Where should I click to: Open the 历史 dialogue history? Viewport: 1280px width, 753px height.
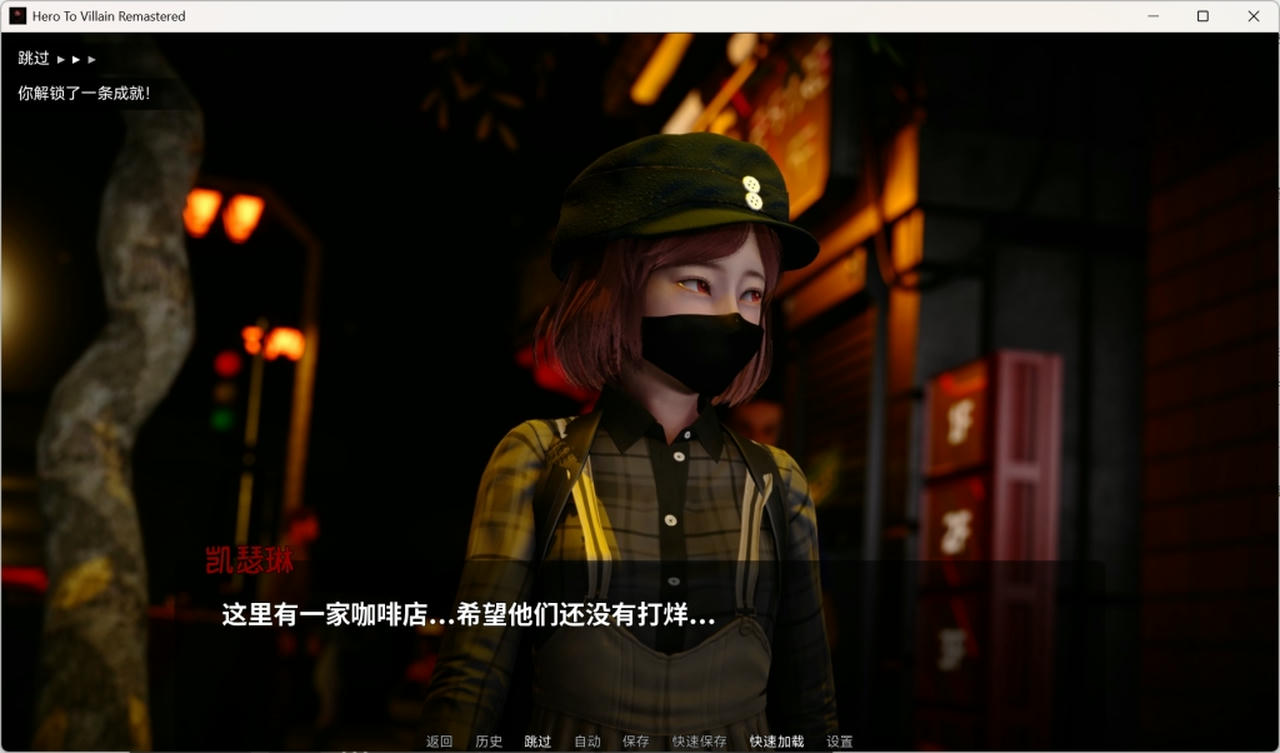click(489, 742)
